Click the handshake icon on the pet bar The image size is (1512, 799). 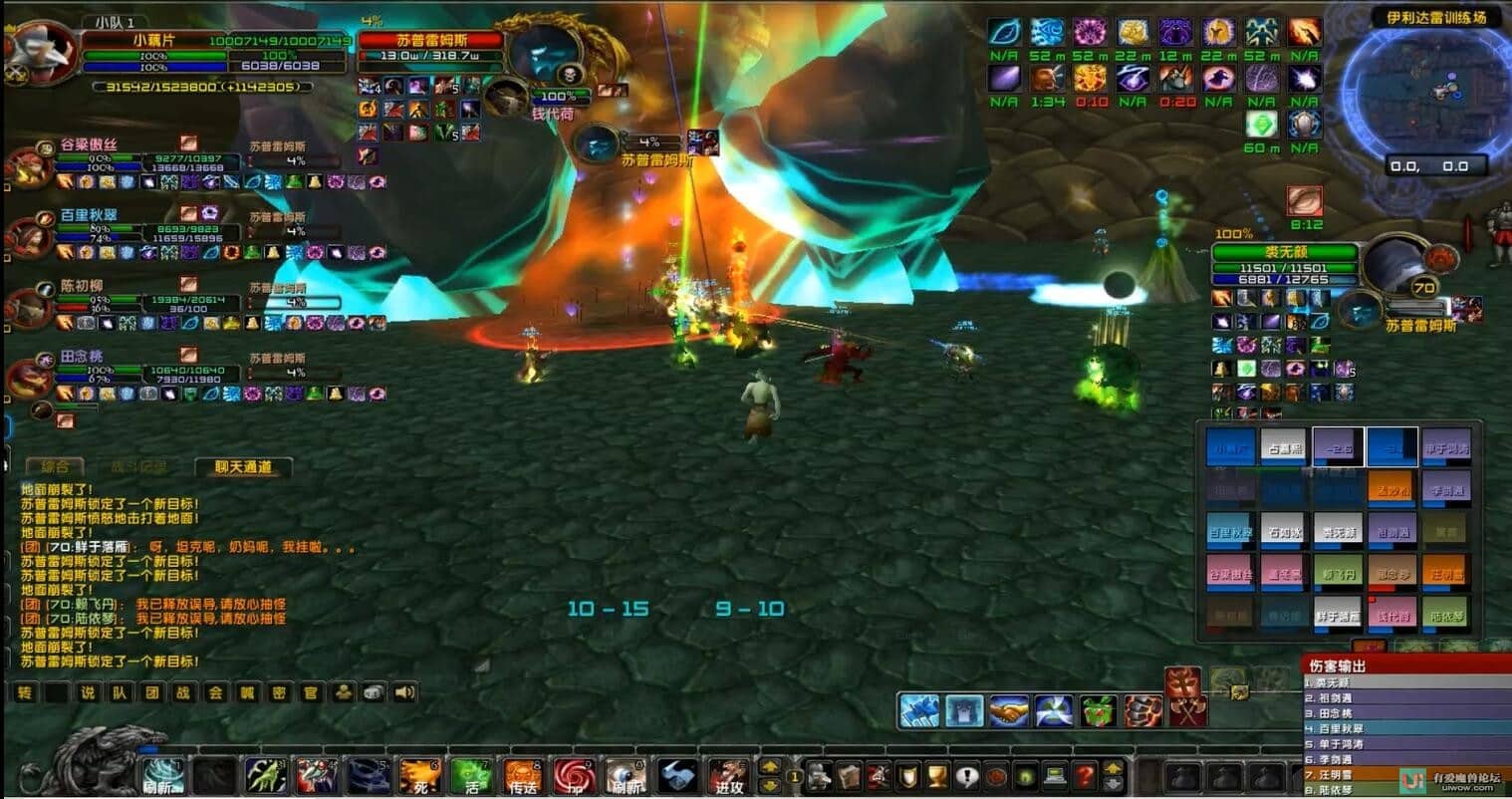click(x=1009, y=710)
